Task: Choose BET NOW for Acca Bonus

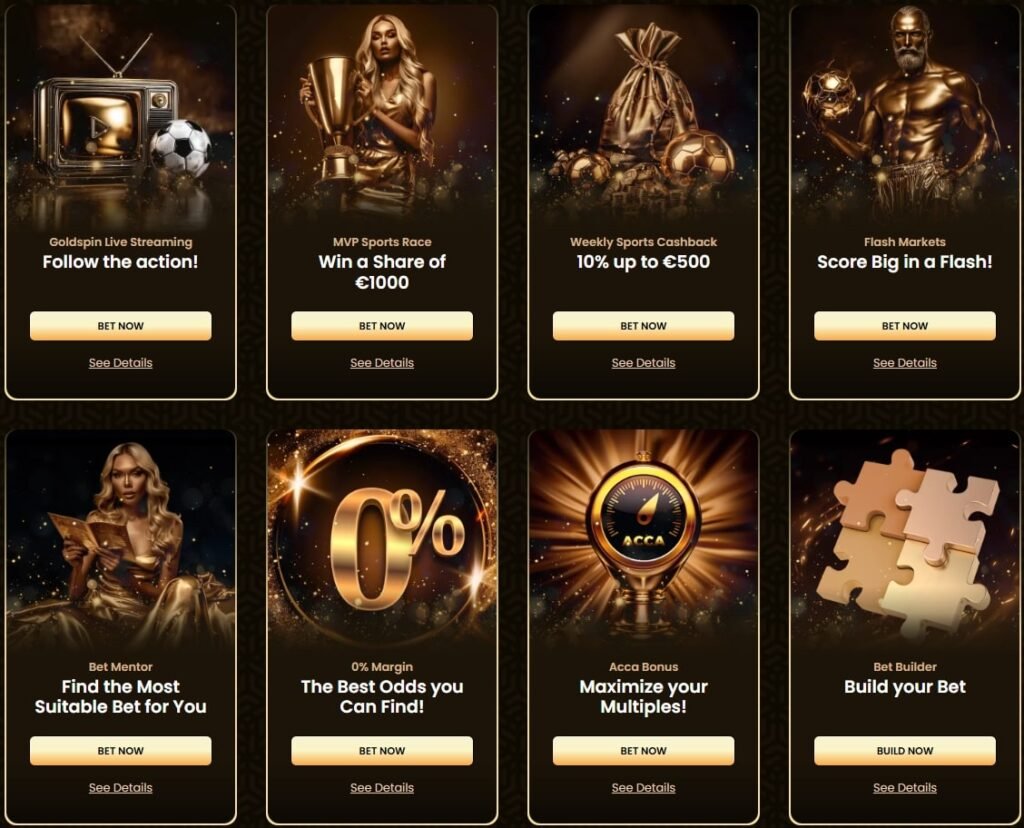Action: [x=643, y=751]
